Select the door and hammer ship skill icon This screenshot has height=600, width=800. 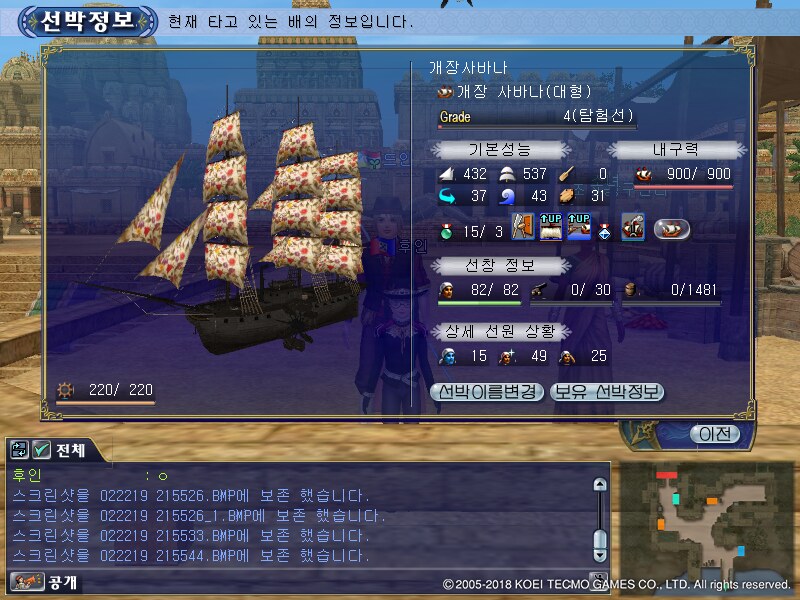523,227
